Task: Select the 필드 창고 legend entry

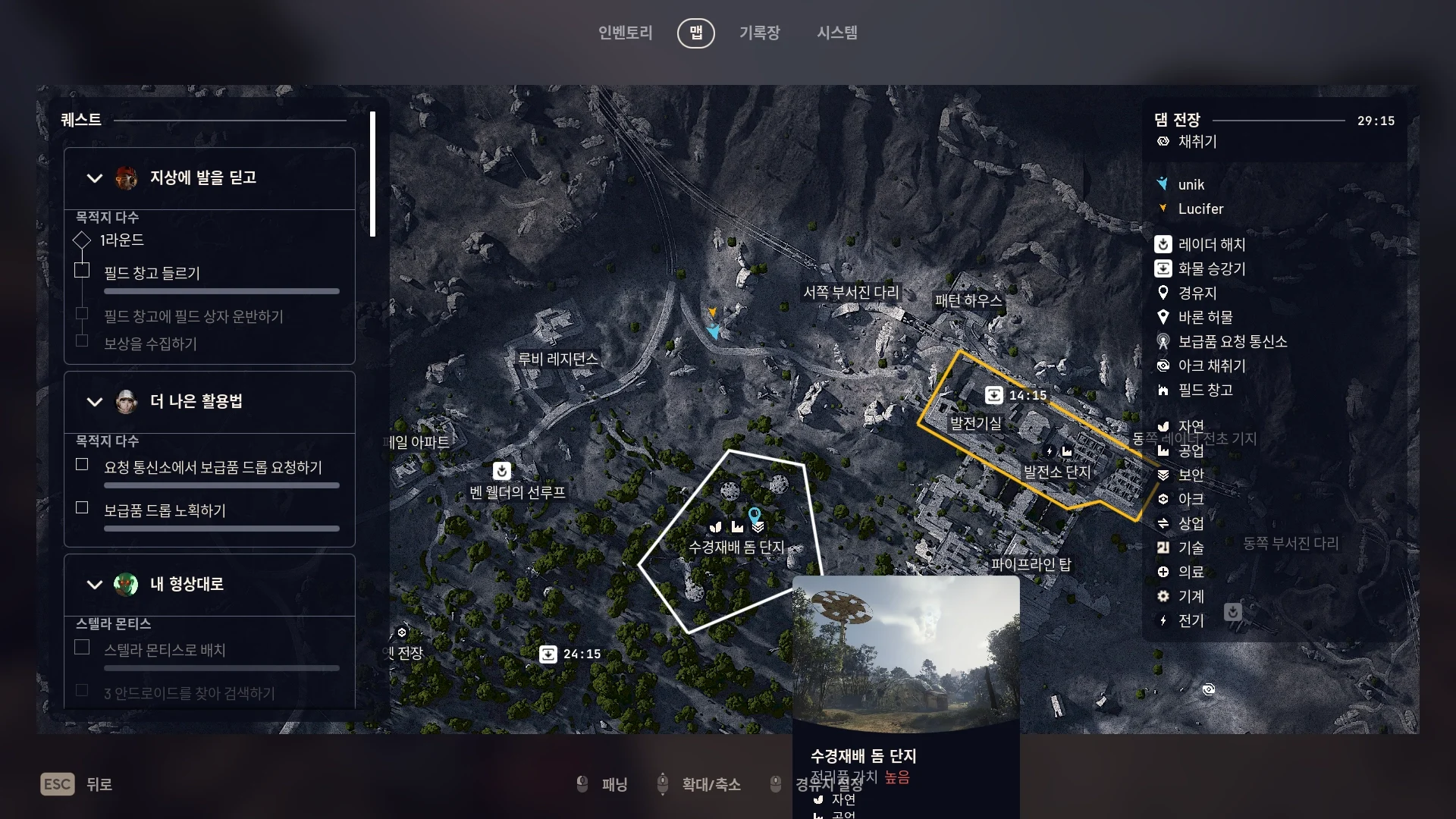Action: (x=1205, y=390)
